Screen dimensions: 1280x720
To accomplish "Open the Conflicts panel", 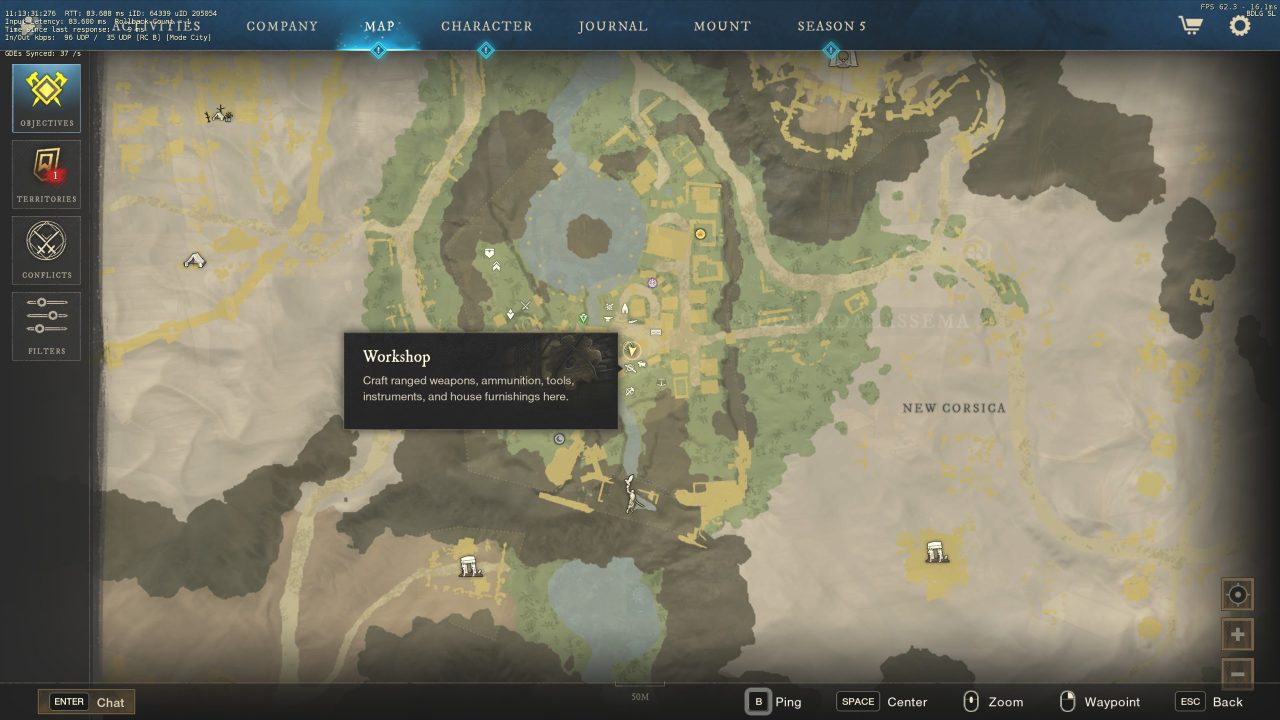I will coord(46,249).
